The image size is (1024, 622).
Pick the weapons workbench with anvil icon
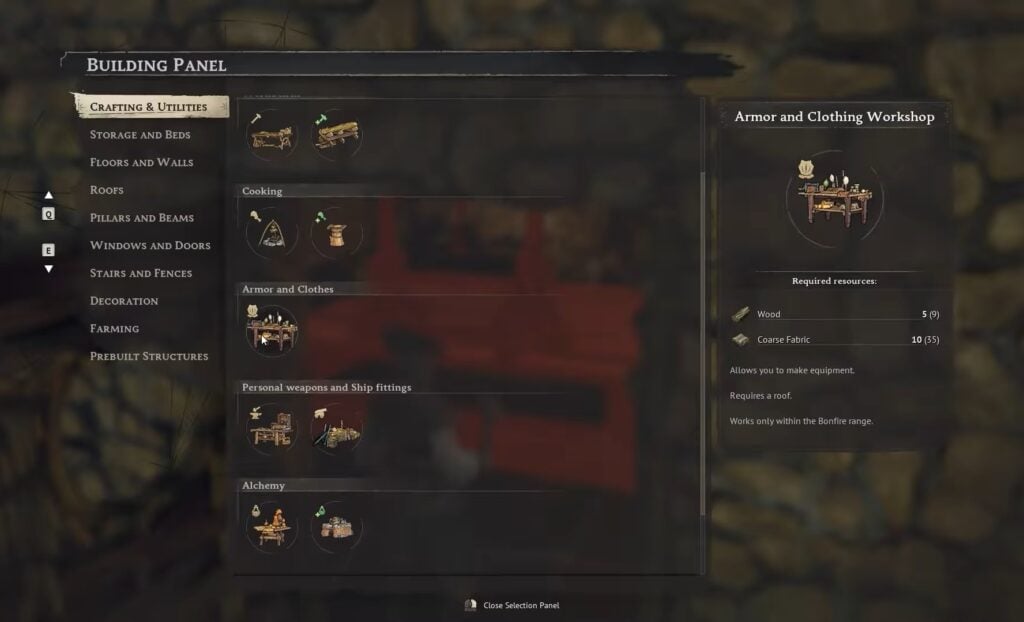coord(271,429)
